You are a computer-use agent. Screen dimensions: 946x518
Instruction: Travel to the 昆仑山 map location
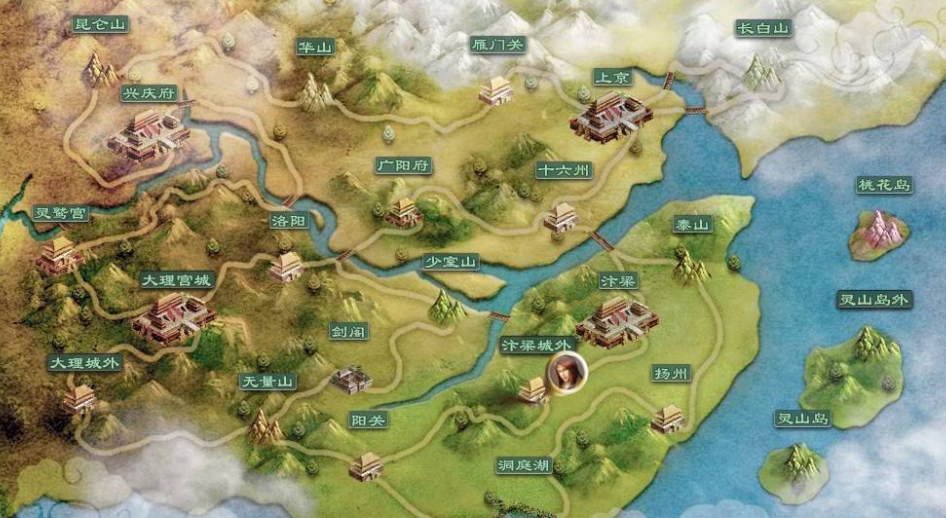(102, 25)
